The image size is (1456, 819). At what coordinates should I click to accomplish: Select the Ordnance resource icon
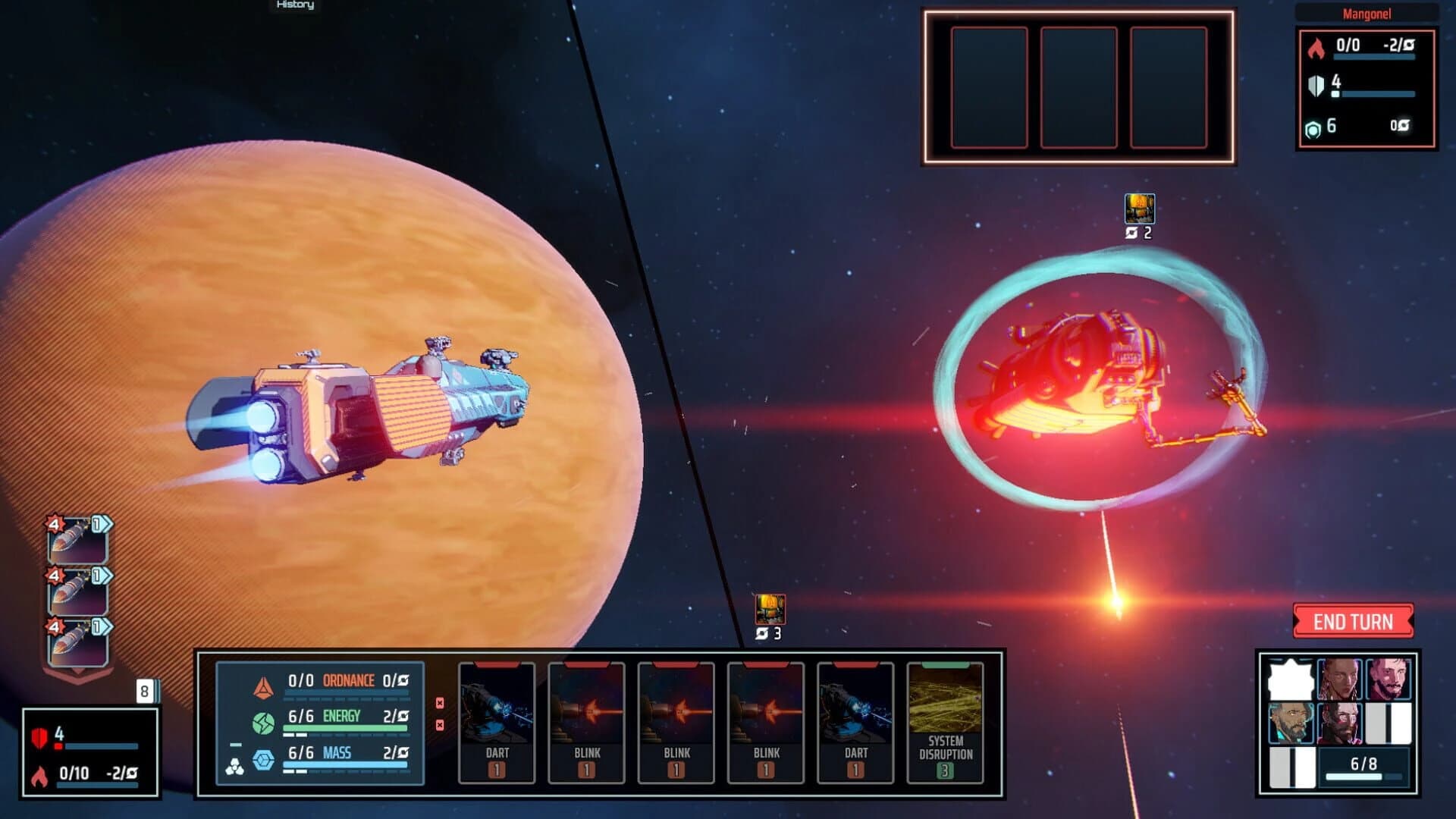click(x=264, y=689)
